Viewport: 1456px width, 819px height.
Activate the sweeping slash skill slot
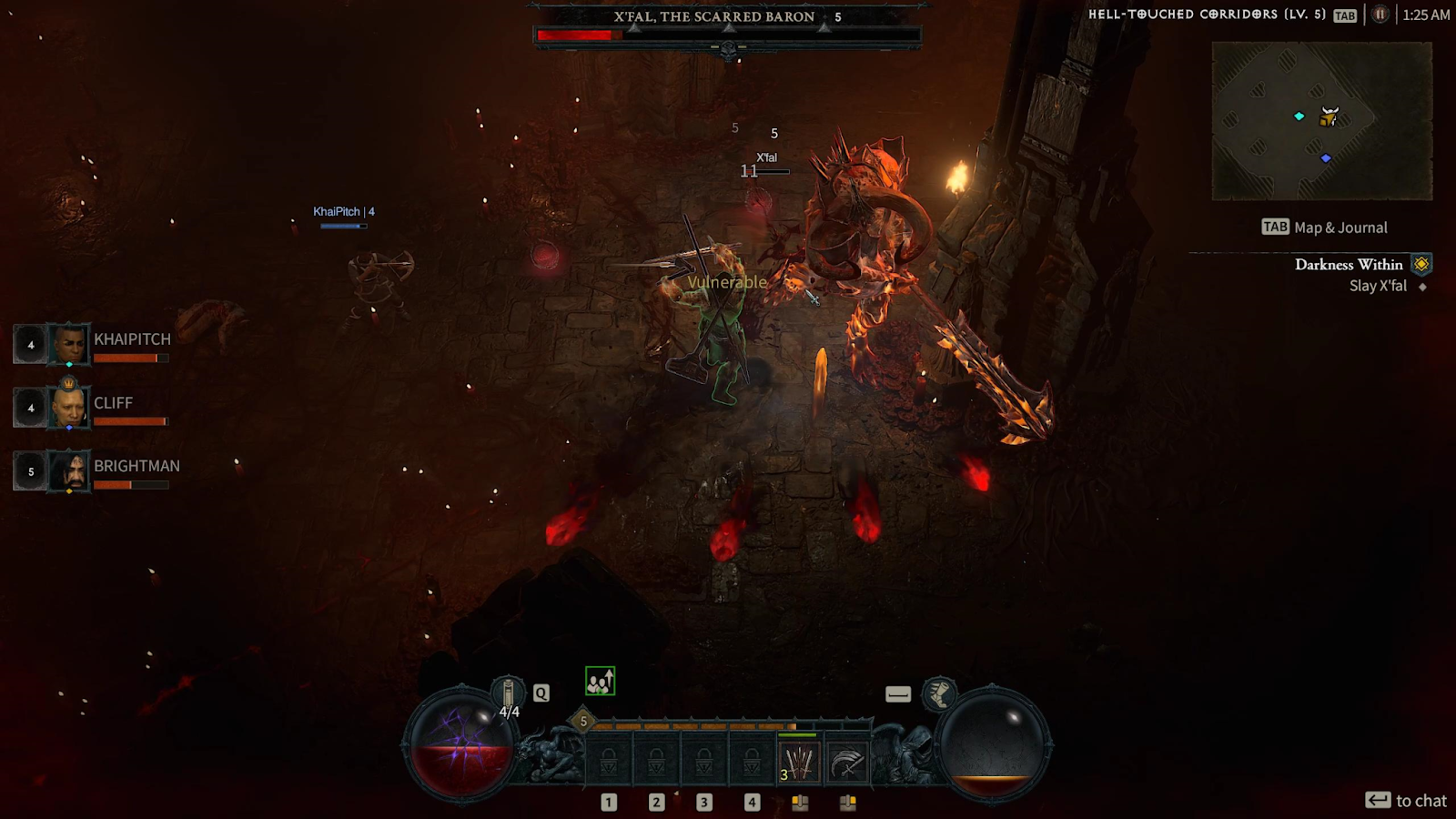(x=846, y=763)
